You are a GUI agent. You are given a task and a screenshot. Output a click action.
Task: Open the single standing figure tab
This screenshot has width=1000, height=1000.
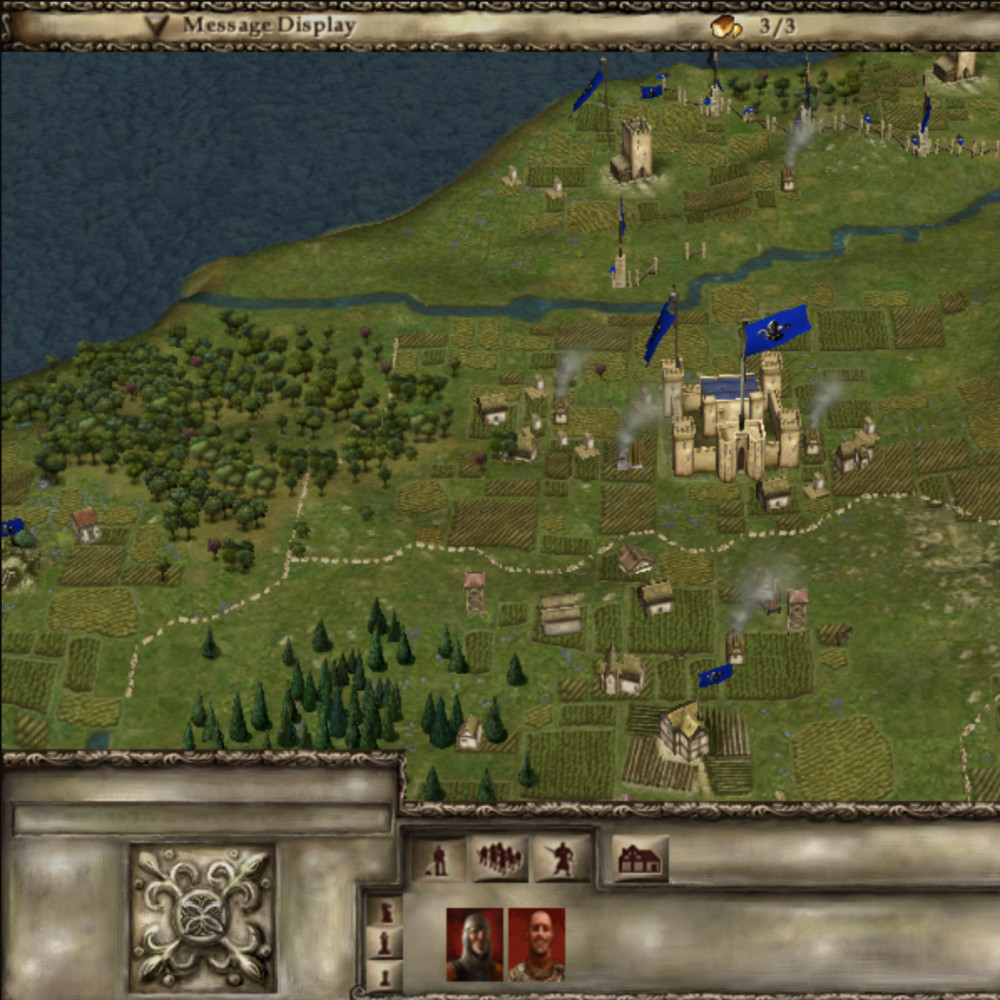pos(438,859)
